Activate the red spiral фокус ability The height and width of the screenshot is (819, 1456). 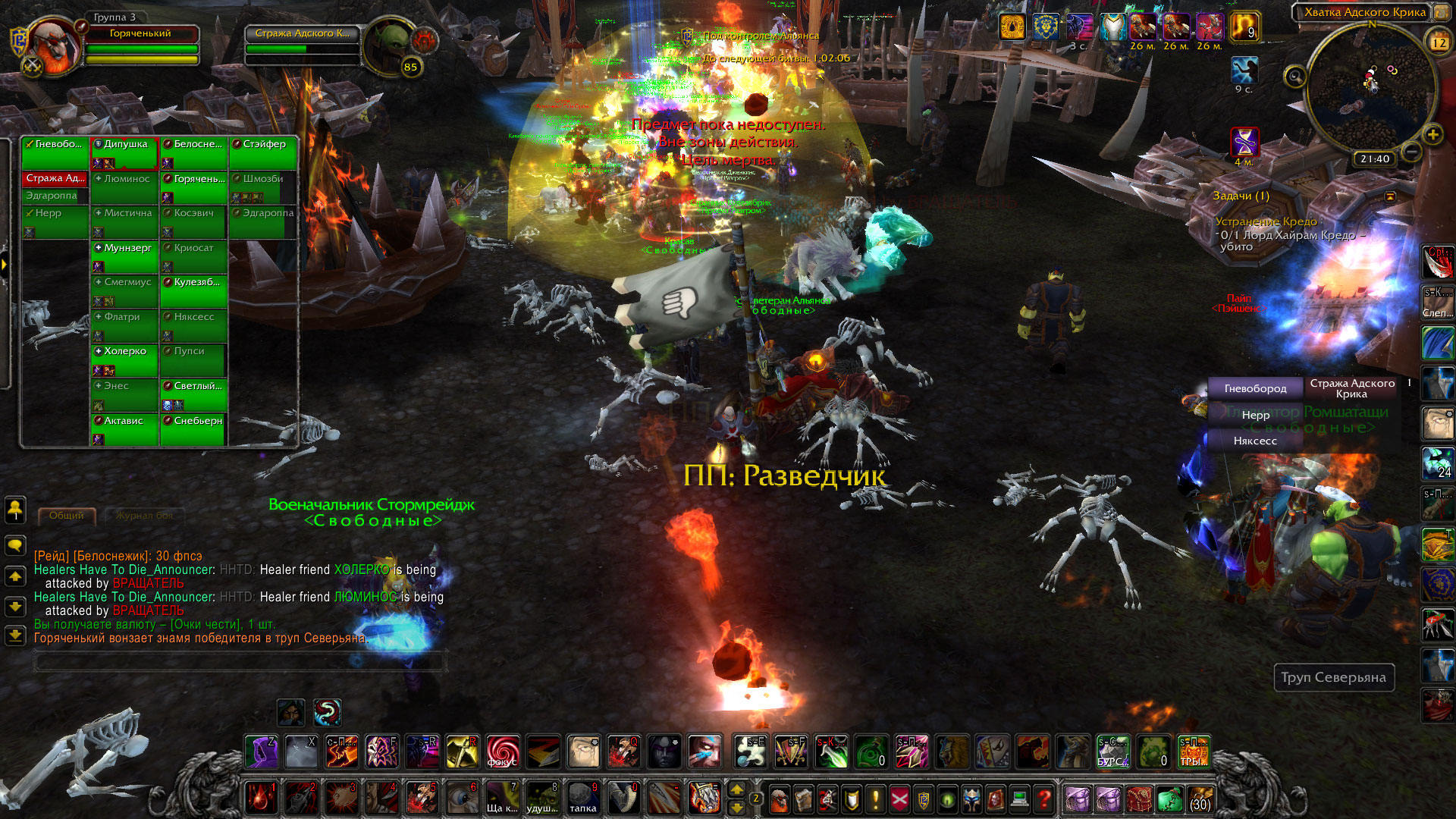point(503,752)
